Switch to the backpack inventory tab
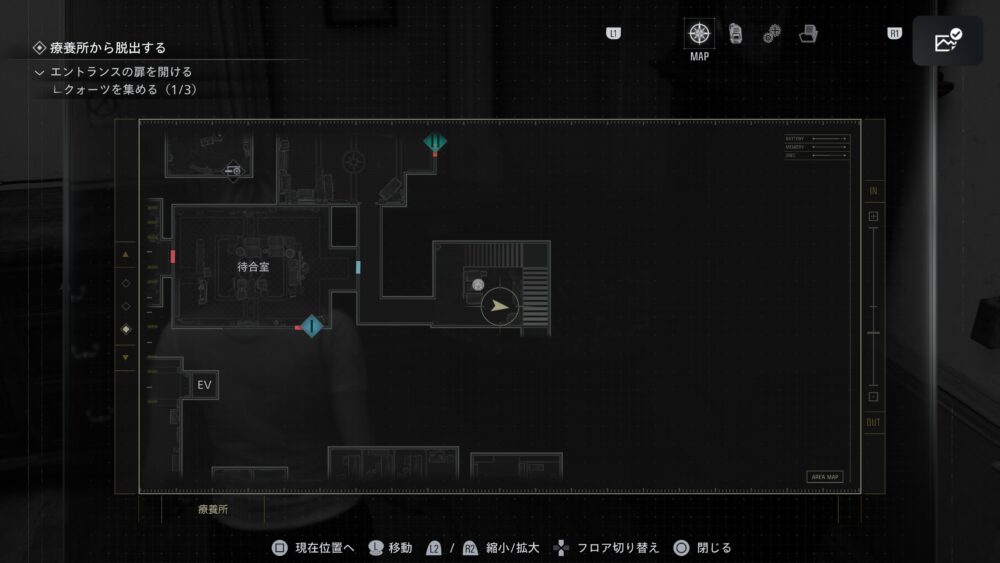1000x563 pixels. click(736, 33)
